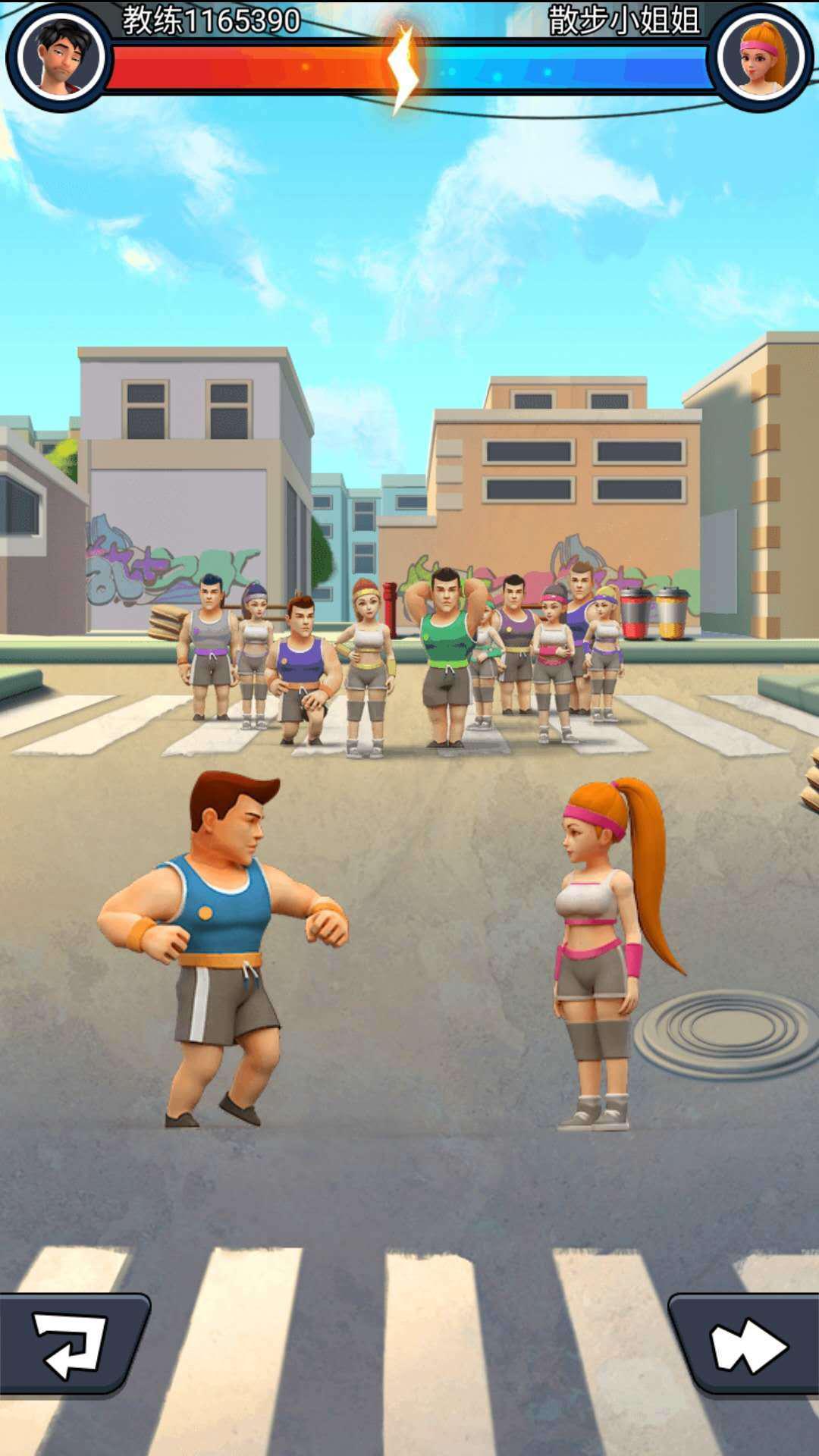Tap the orange-haired opponent's avatar portrait

761,57
